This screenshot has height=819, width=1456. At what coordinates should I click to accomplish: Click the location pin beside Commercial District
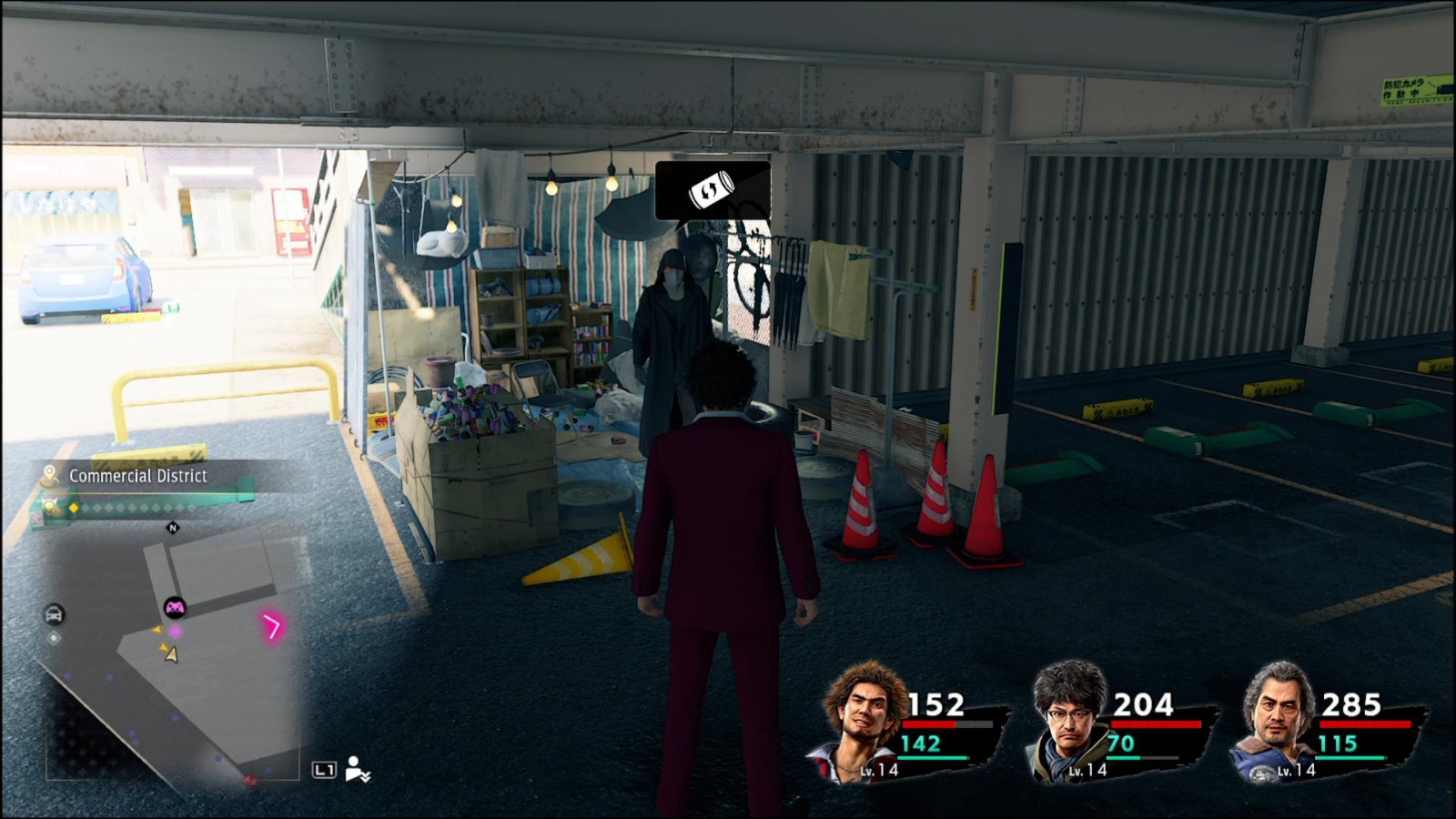point(49,474)
